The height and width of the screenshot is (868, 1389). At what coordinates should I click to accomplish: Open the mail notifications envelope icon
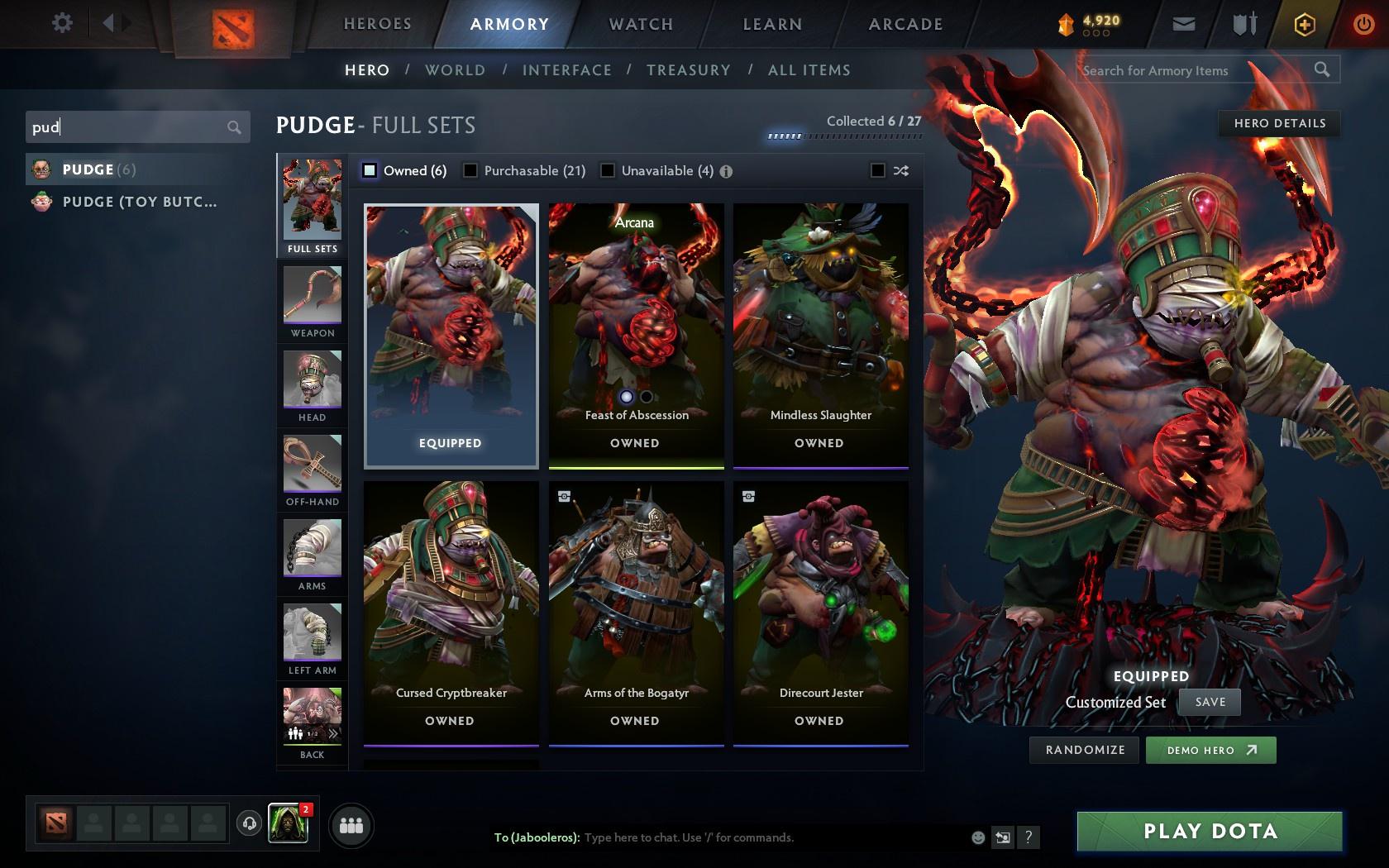pos(1184,24)
